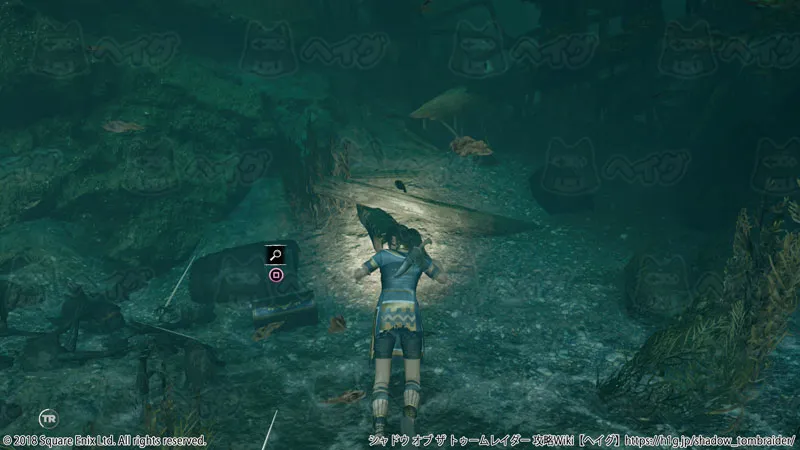Click the magnifying glass inspect icon
The width and height of the screenshot is (800, 450).
(276, 254)
